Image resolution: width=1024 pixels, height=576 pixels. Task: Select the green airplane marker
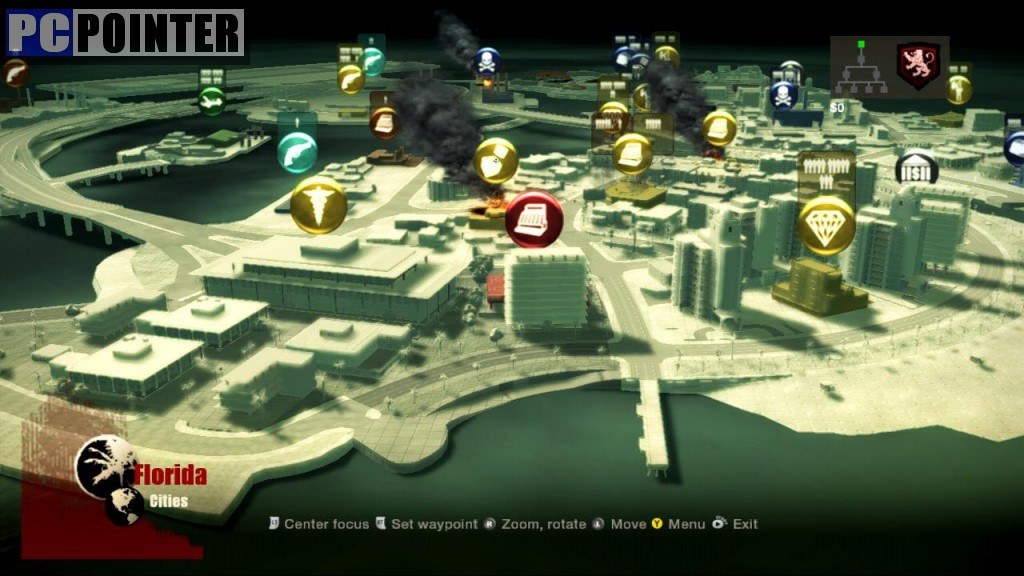click(211, 100)
